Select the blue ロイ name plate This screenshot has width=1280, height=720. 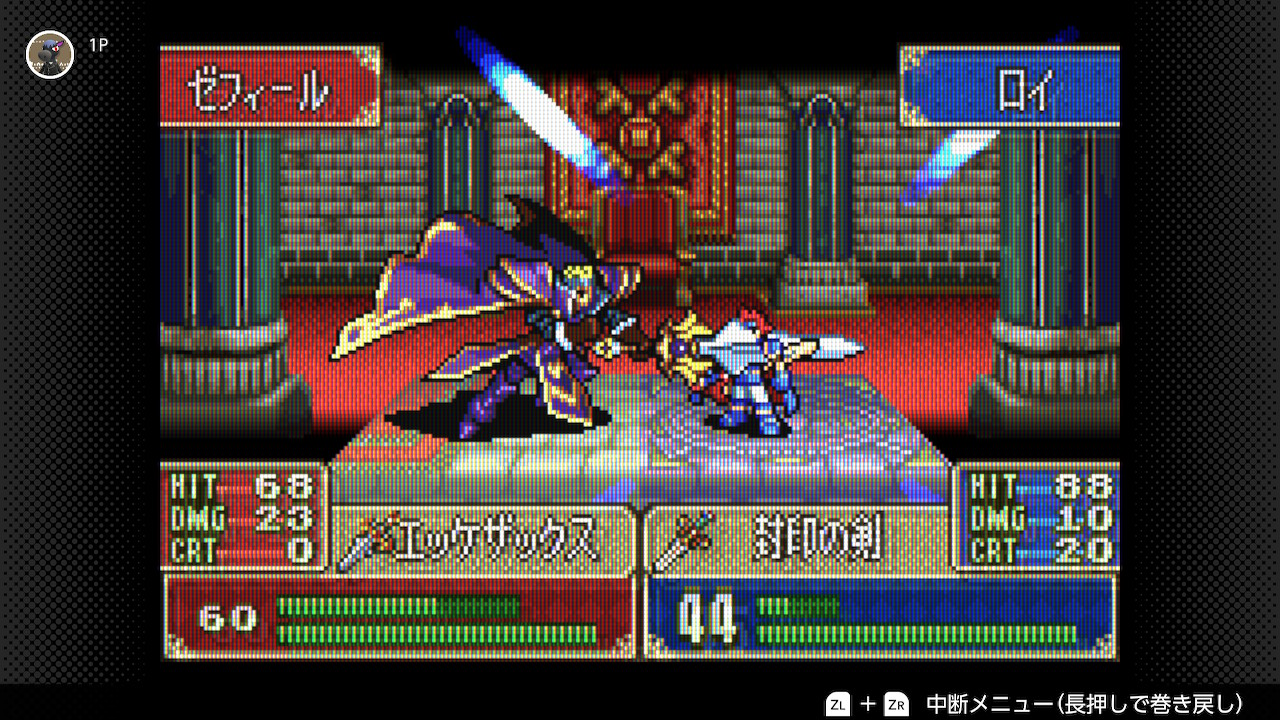(1010, 88)
